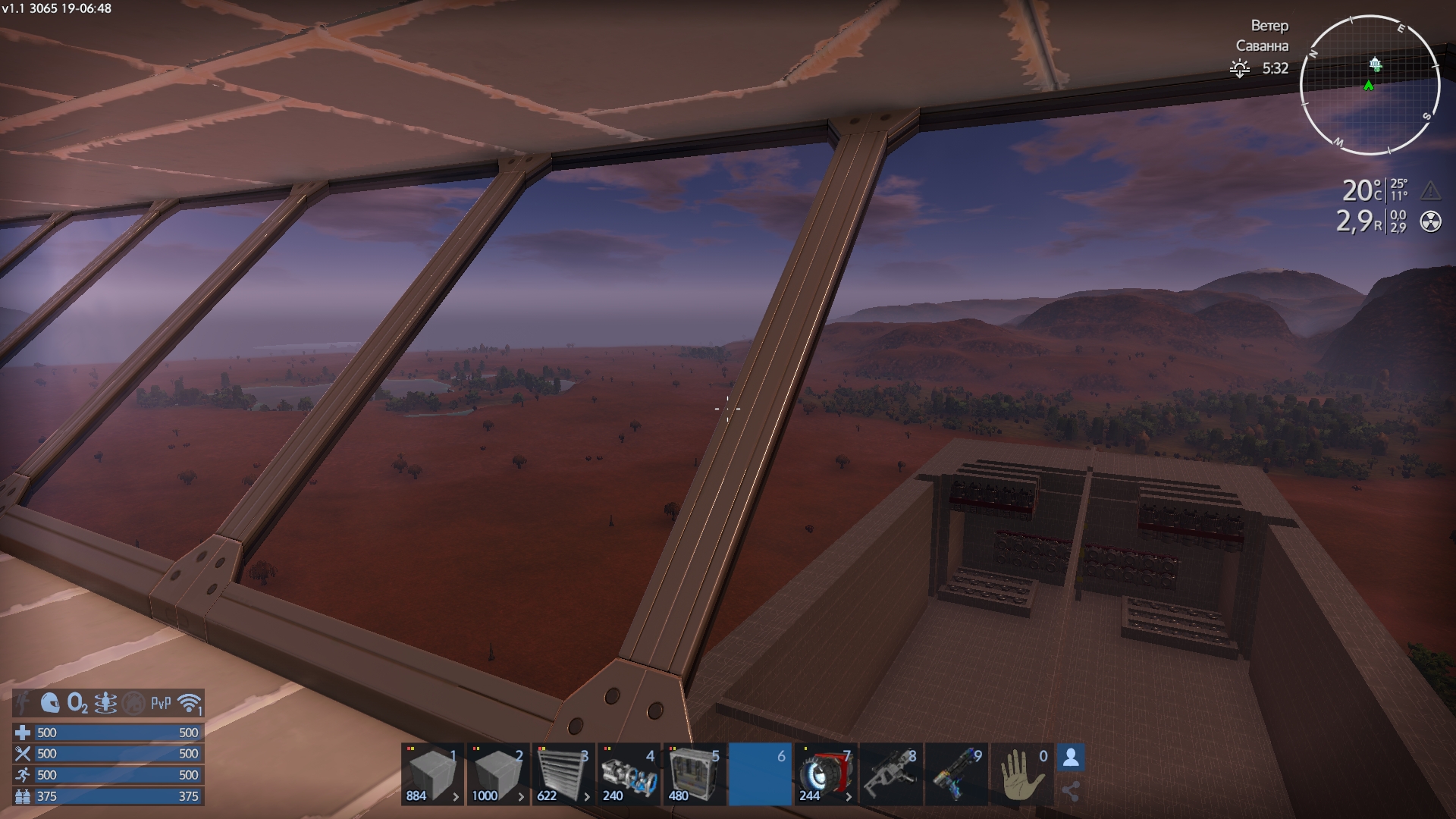Click the player silhouette toolbar button
Screen dimensions: 1456x819
coord(1071,758)
